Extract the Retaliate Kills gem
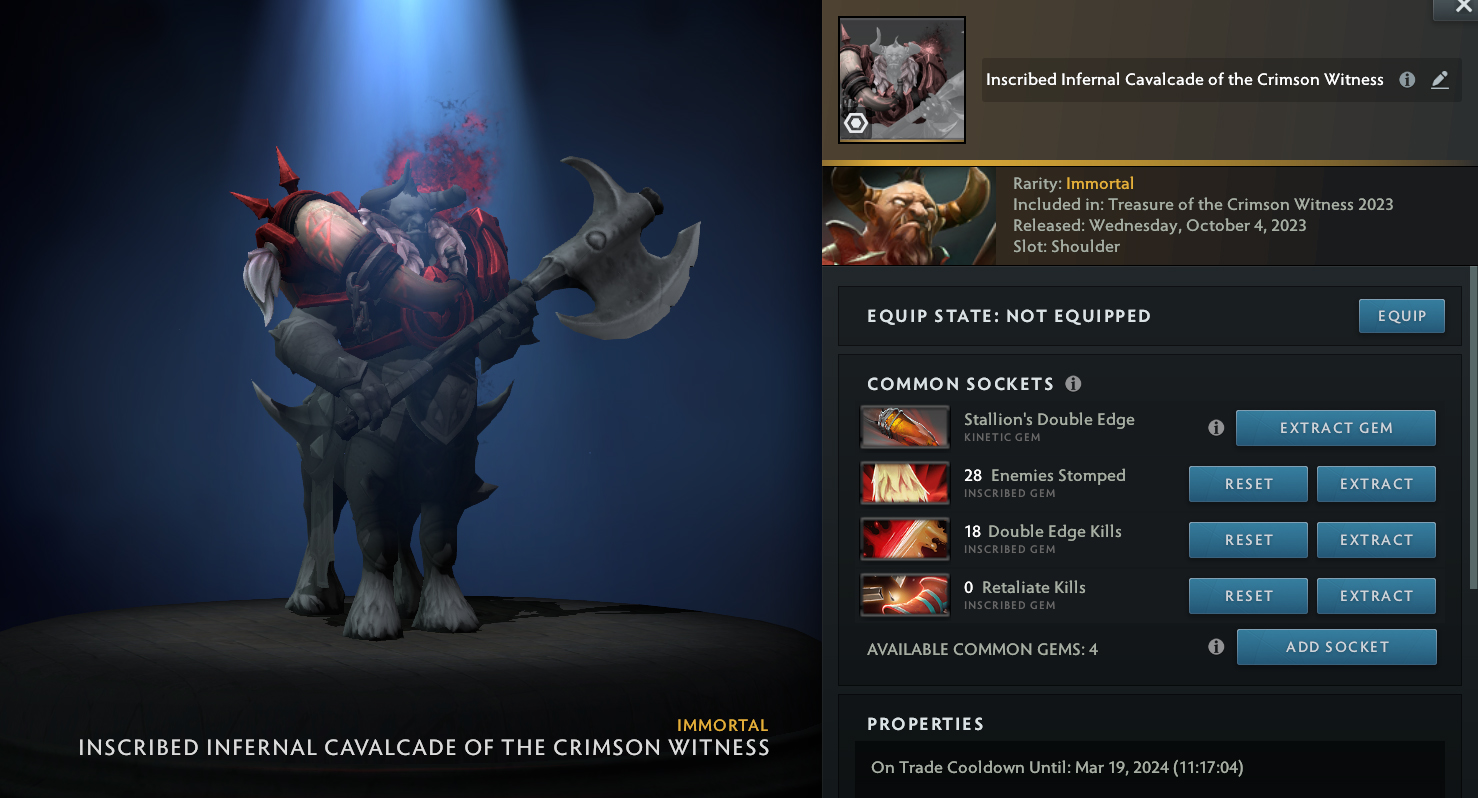The width and height of the screenshot is (1478, 798). (x=1376, y=596)
